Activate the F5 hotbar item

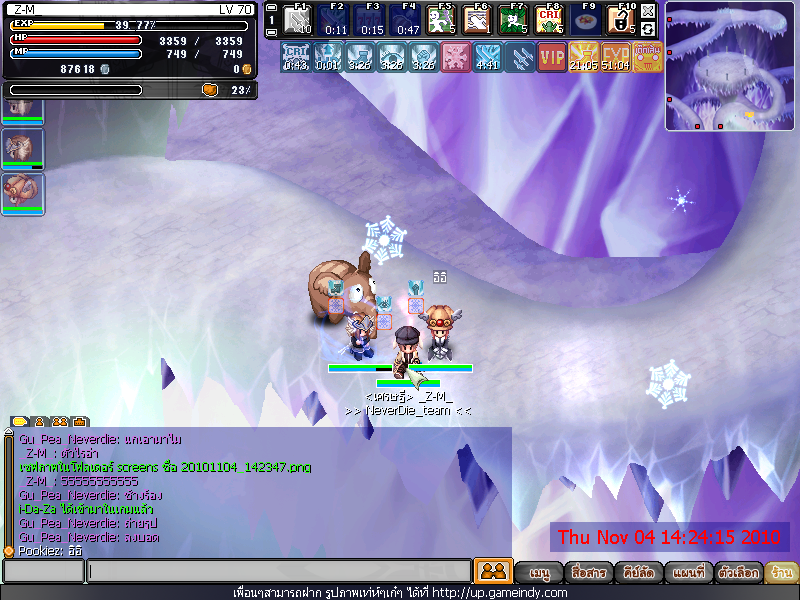pos(441,20)
